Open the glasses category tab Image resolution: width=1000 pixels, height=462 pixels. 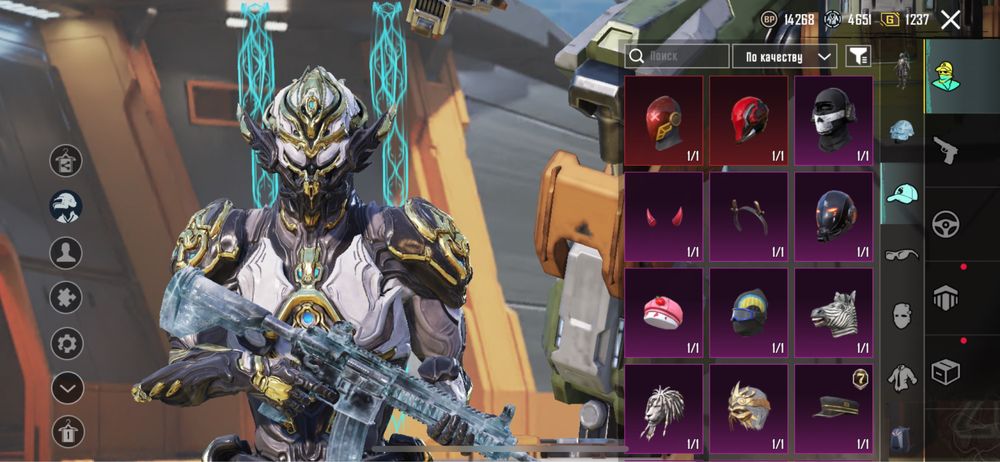click(902, 254)
